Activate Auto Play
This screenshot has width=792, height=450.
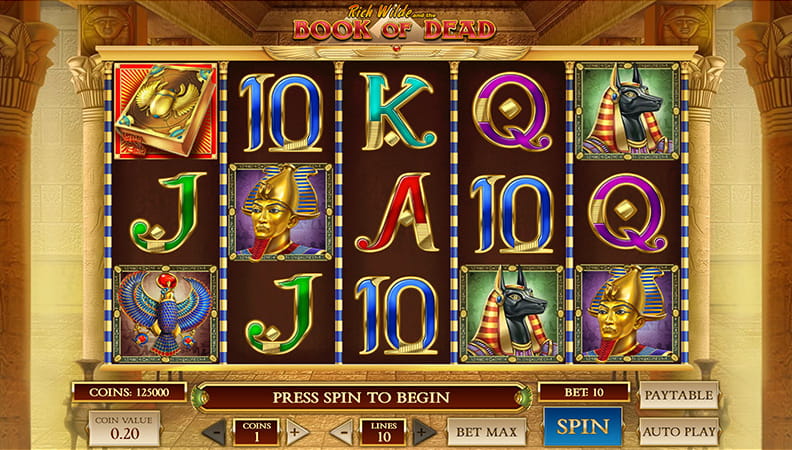679,432
